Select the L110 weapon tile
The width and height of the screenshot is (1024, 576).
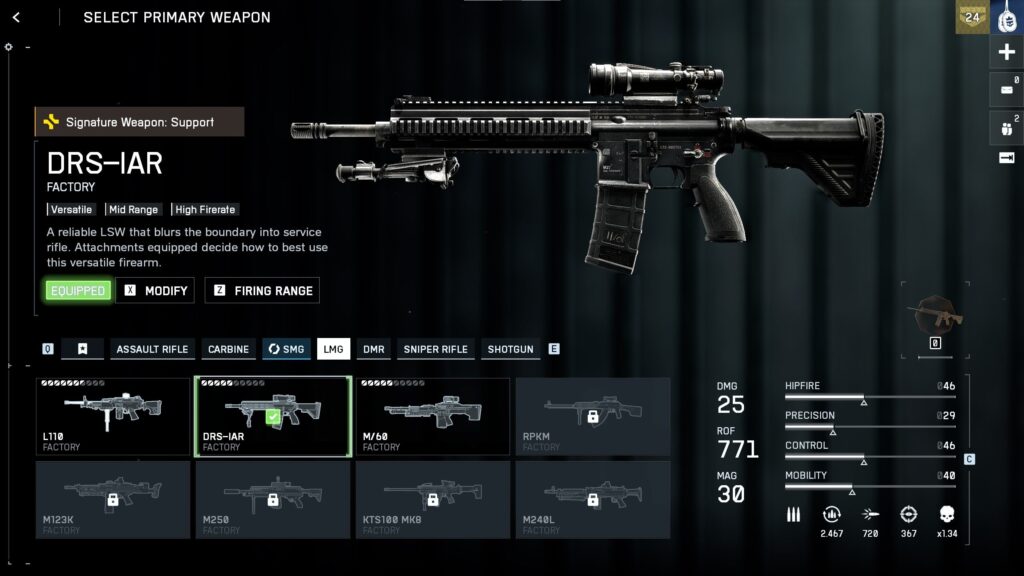pyautogui.click(x=113, y=416)
